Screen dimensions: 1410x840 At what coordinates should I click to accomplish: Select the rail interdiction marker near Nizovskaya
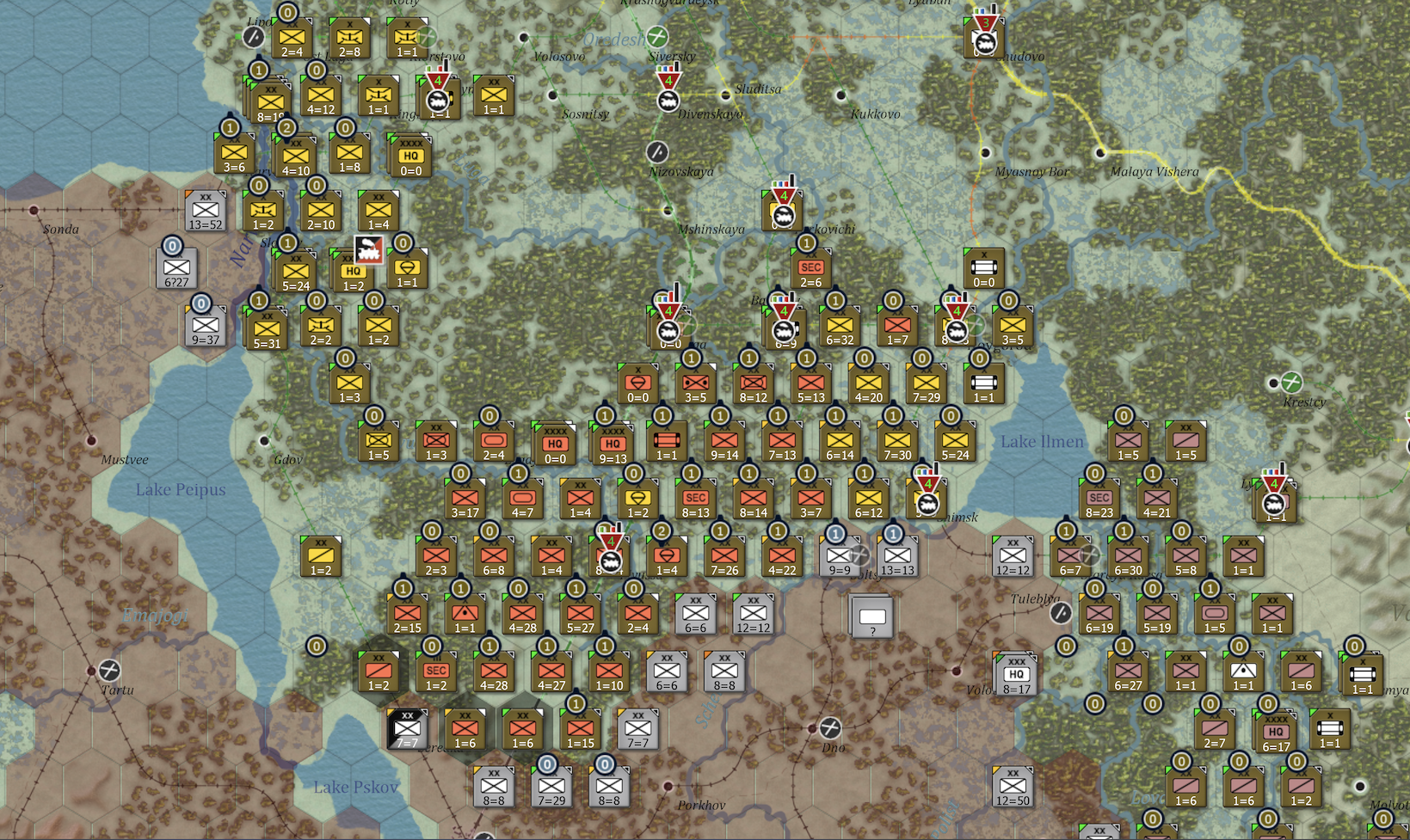pyautogui.click(x=658, y=150)
